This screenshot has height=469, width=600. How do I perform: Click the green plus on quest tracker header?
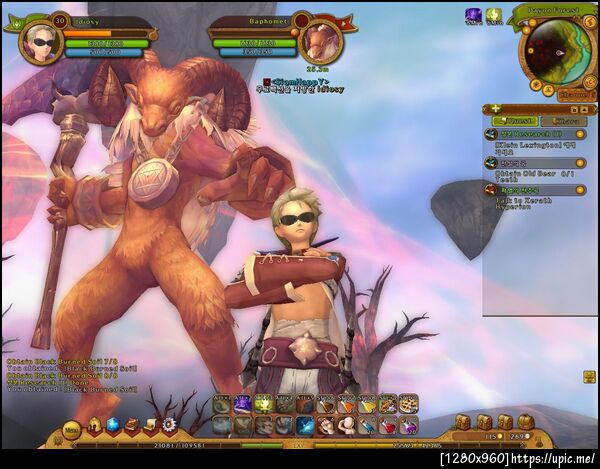[496, 108]
